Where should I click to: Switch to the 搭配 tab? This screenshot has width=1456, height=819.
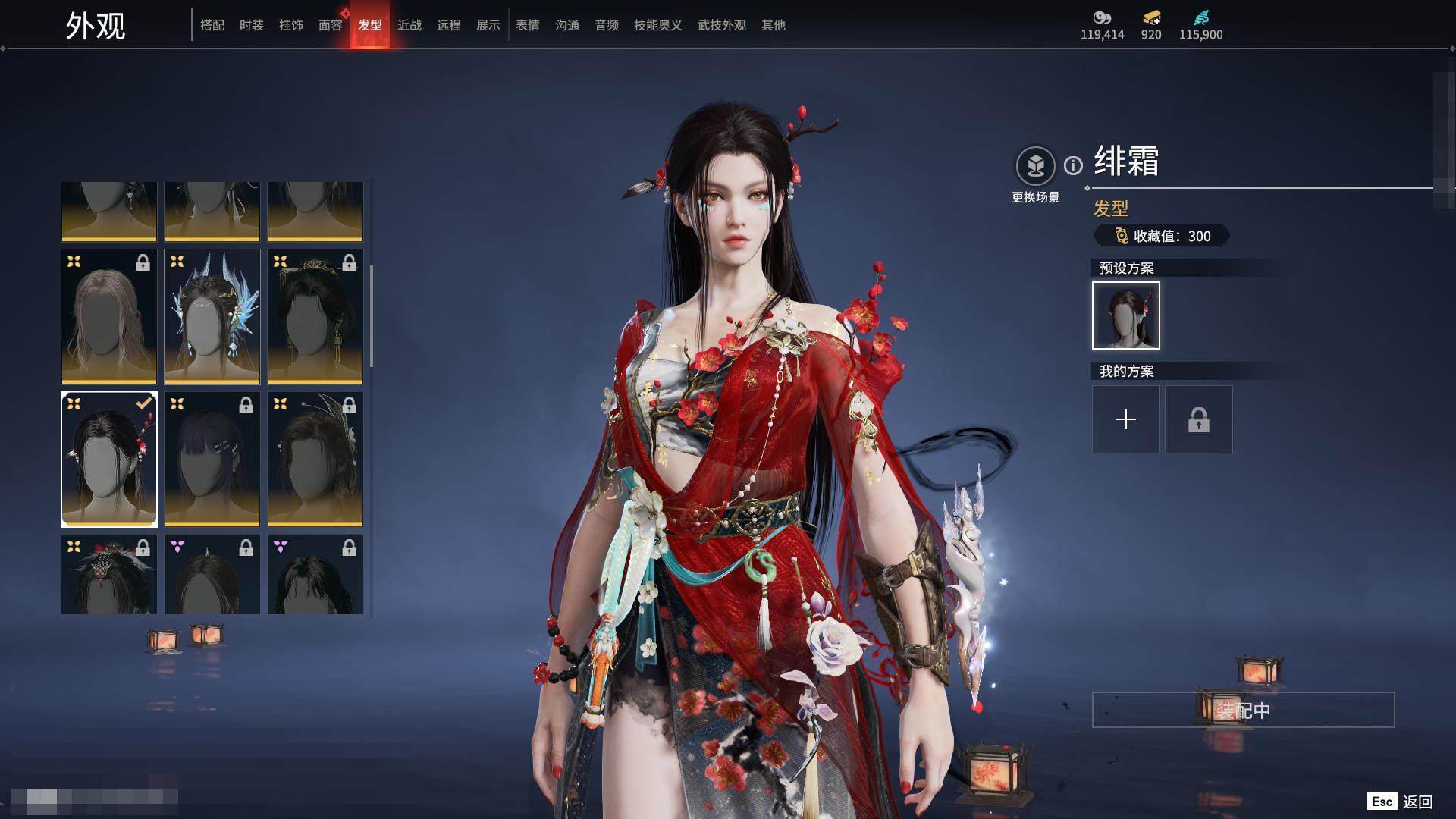pyautogui.click(x=212, y=25)
